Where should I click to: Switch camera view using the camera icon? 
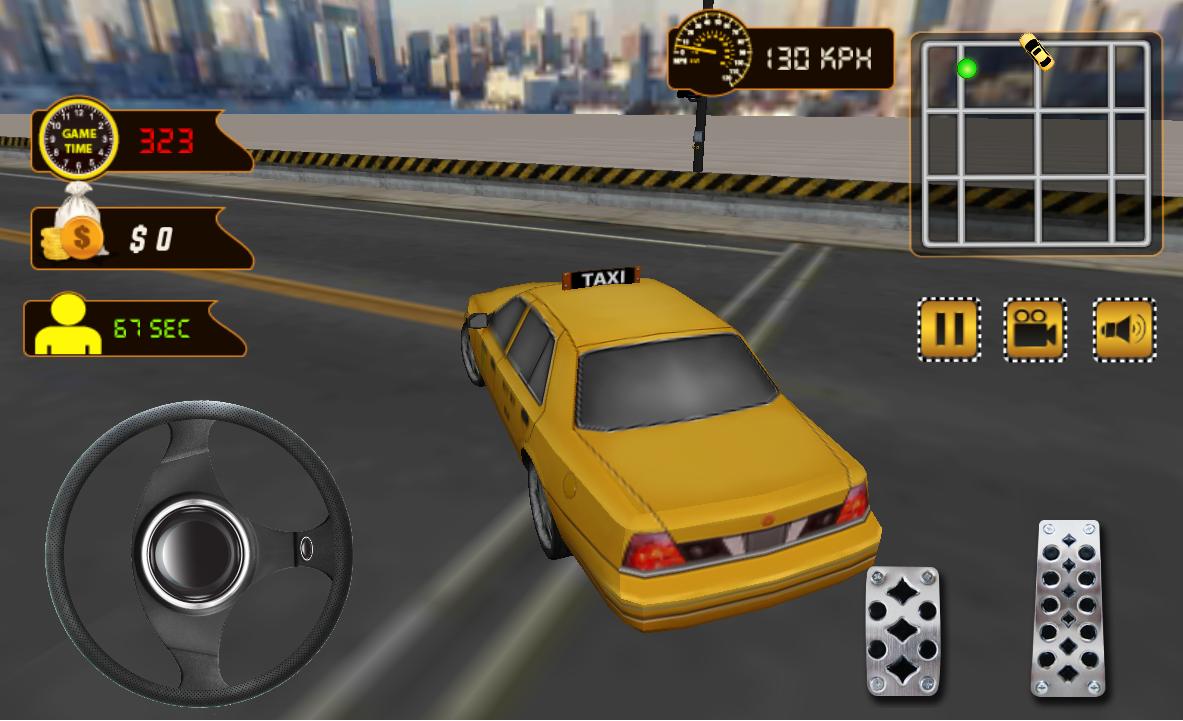tap(1035, 329)
